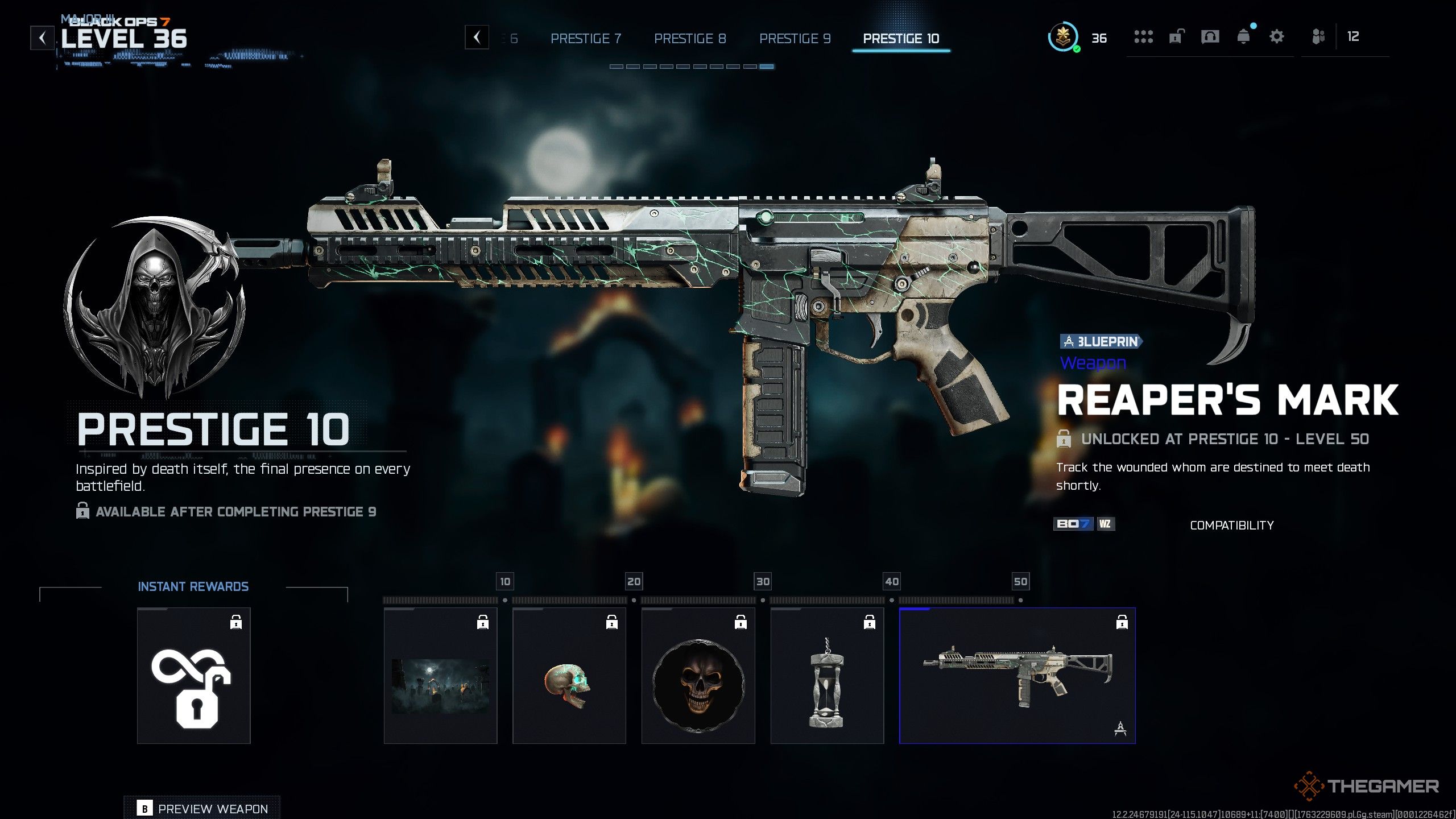This screenshot has width=1456, height=819.
Task: Select the Prestige 10 tab
Action: pos(901,39)
